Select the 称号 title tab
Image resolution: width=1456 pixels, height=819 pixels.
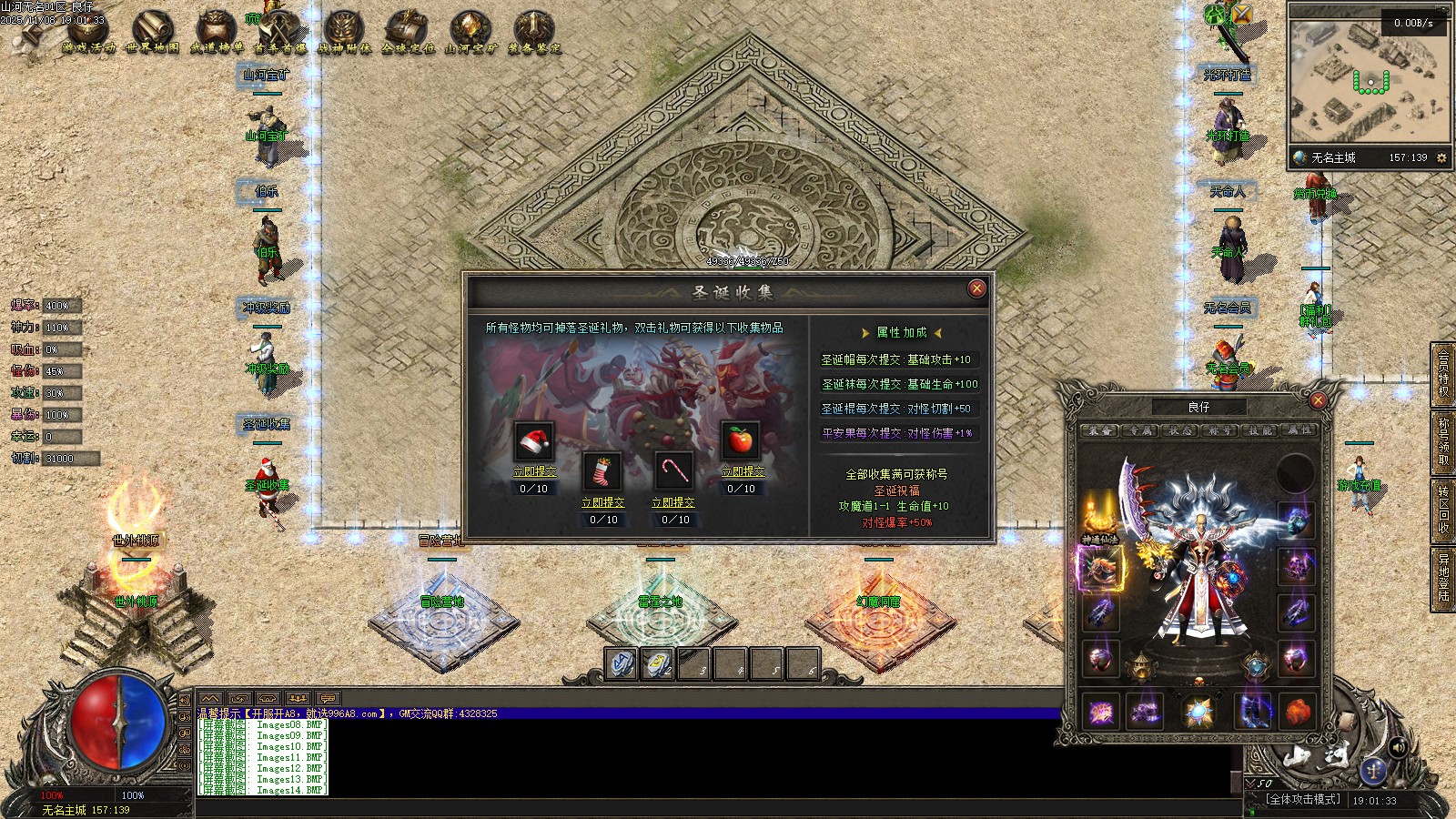click(x=1219, y=430)
